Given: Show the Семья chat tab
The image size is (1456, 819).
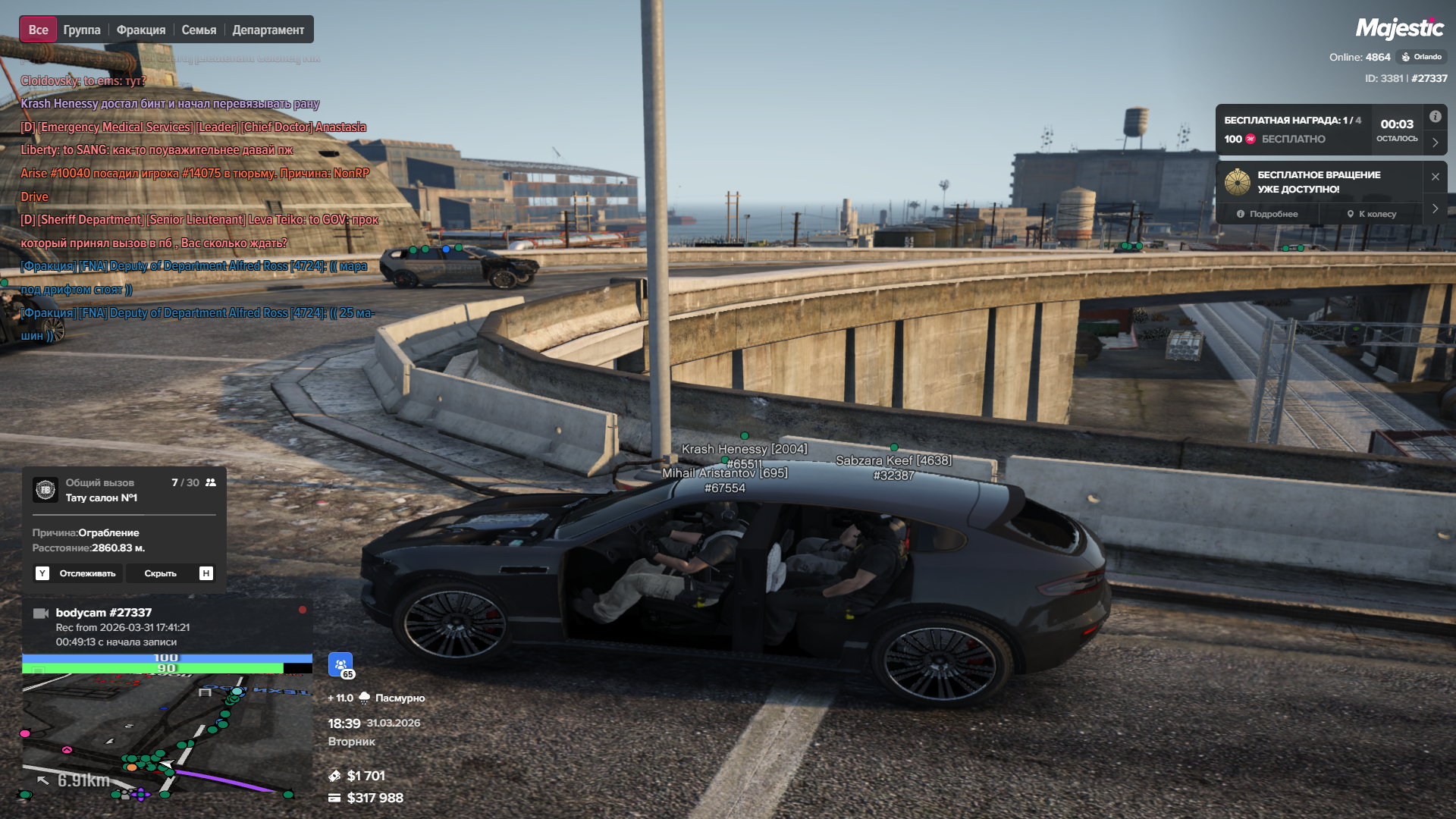Looking at the screenshot, I should coord(199,30).
